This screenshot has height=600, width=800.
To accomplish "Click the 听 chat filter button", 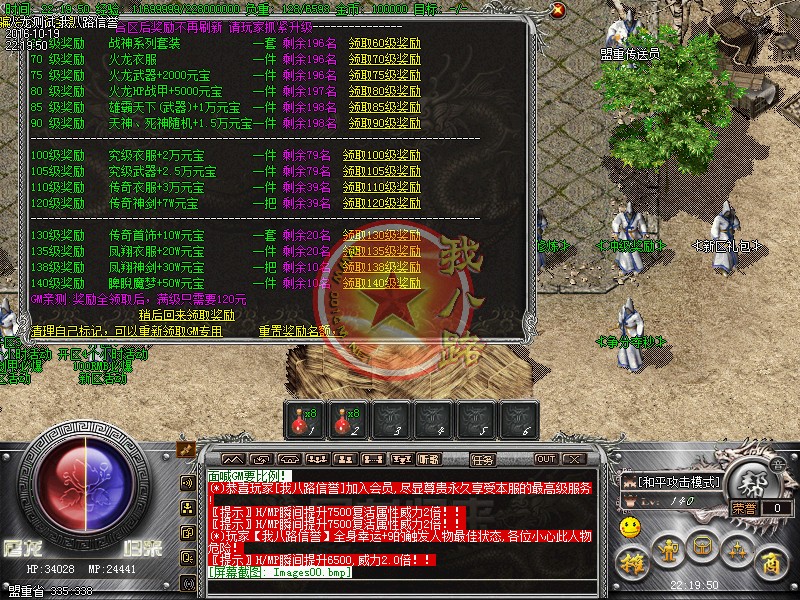I will click(428, 459).
